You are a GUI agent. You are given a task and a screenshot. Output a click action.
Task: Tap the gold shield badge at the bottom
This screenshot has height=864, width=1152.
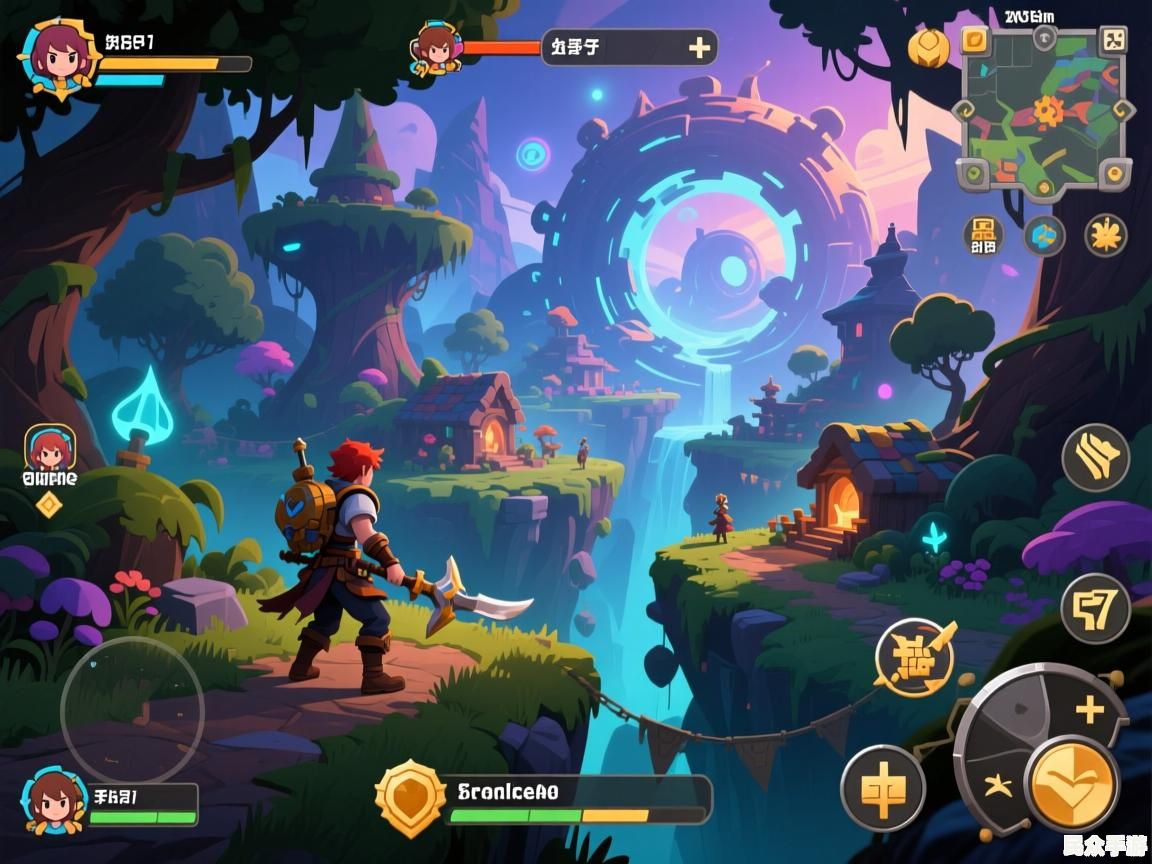pos(409,797)
